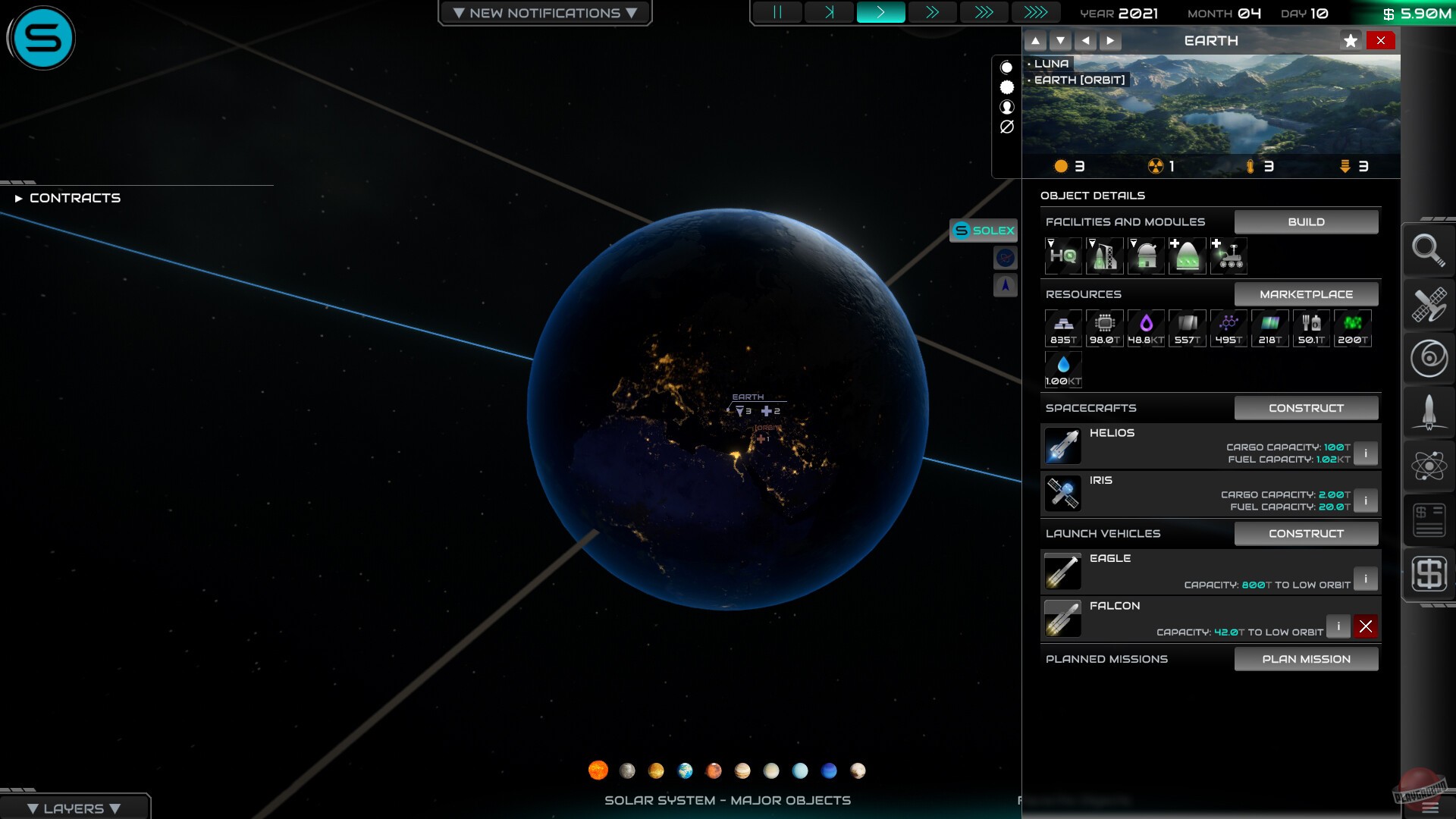Click the Marketplace button
Image resolution: width=1456 pixels, height=819 pixels.
(1306, 293)
